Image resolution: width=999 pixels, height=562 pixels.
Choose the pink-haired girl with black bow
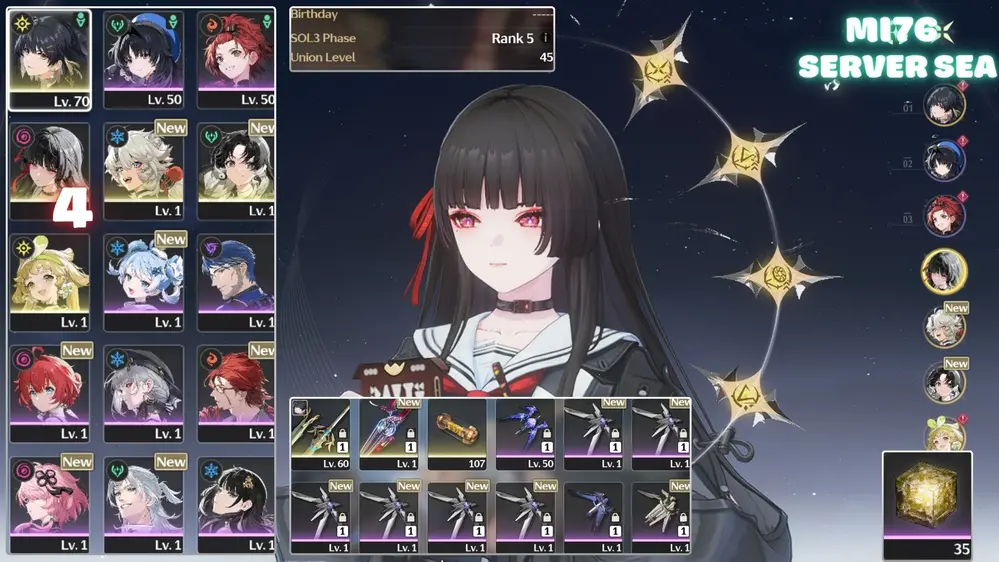click(x=50, y=505)
